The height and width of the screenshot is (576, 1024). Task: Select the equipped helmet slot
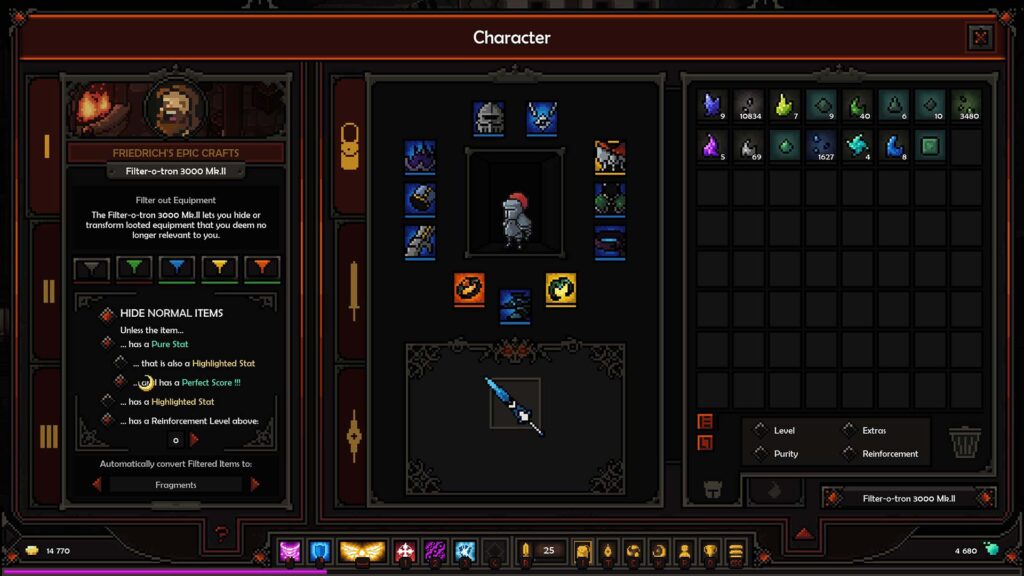tap(488, 118)
